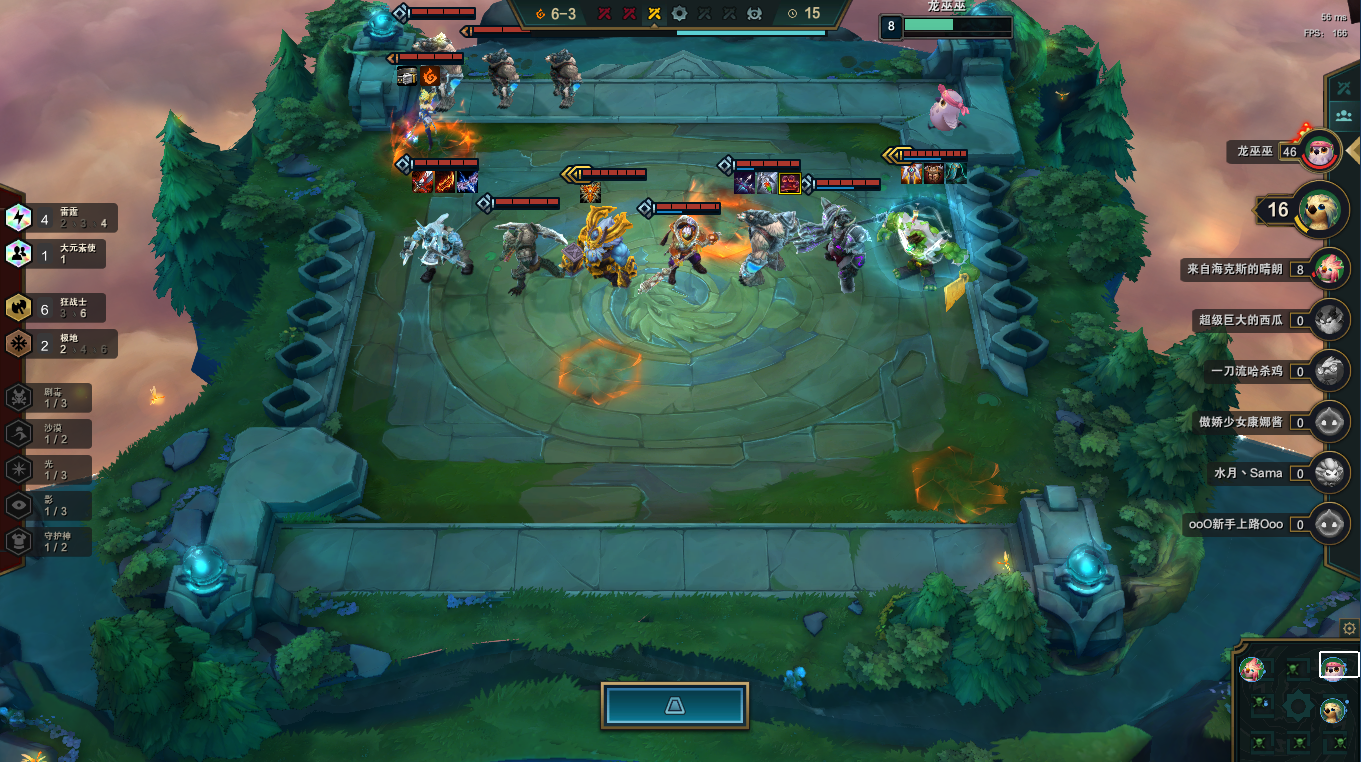Select eliminated player 一刀流哈杀鸡
1361x762 pixels.
coord(1330,371)
